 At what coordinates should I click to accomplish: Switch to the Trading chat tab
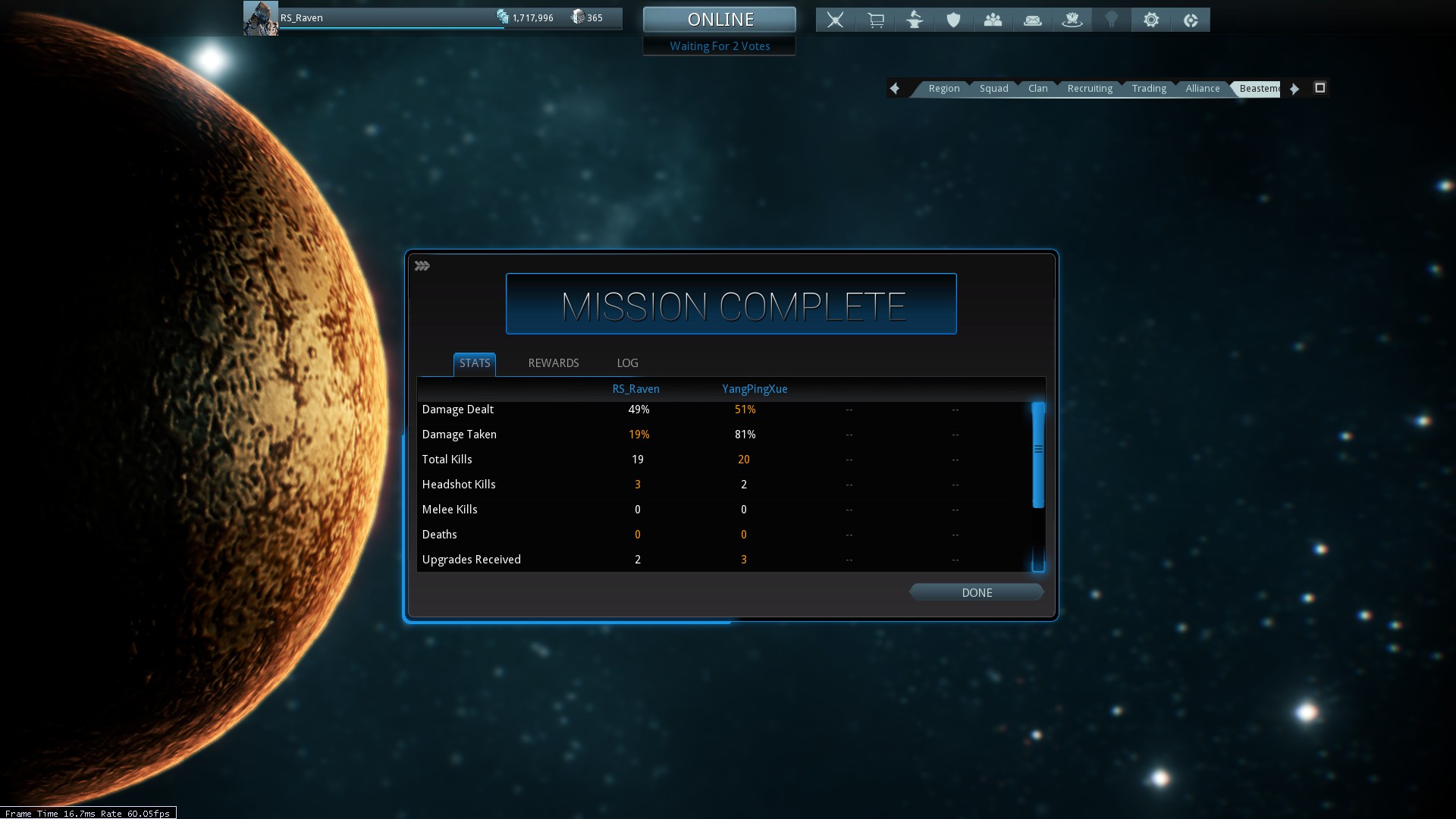click(x=1148, y=89)
